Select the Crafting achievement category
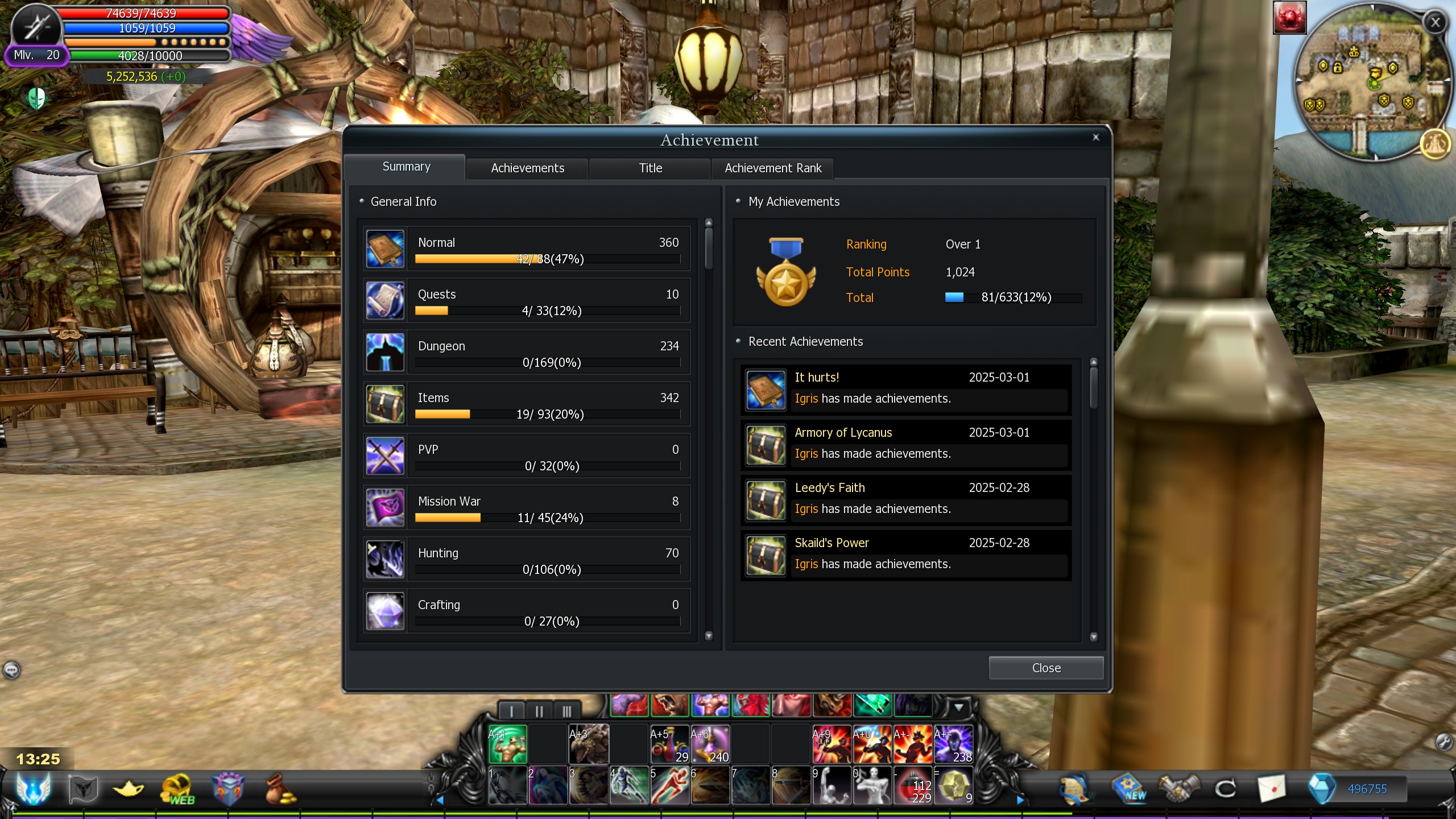1456x819 pixels. [527, 611]
